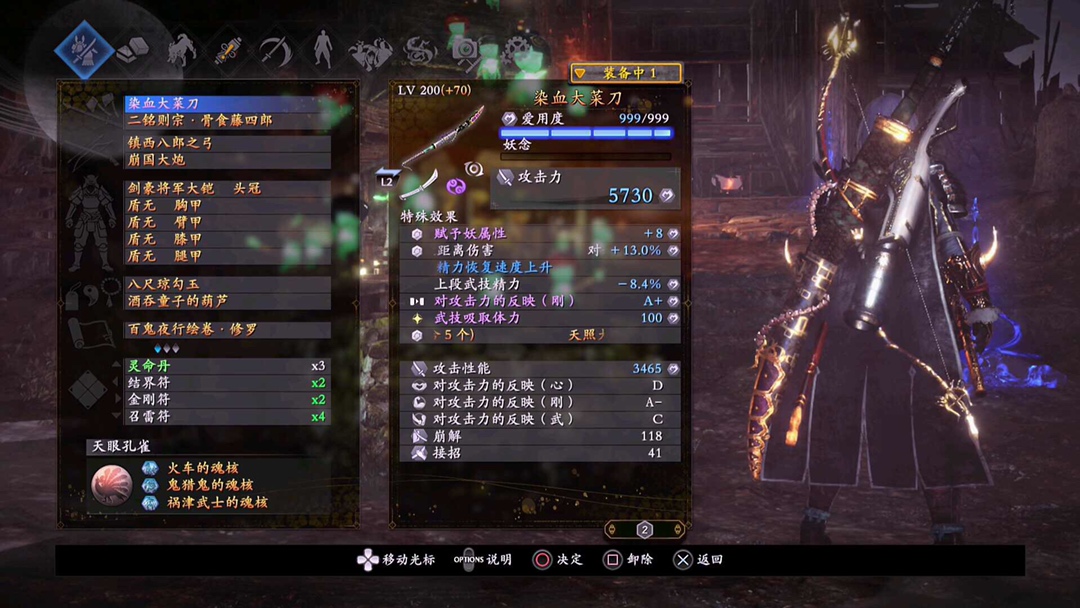Select the 灵命丹 shortcut item
Screen dimensions: 1080x608
pyautogui.click(x=227, y=366)
